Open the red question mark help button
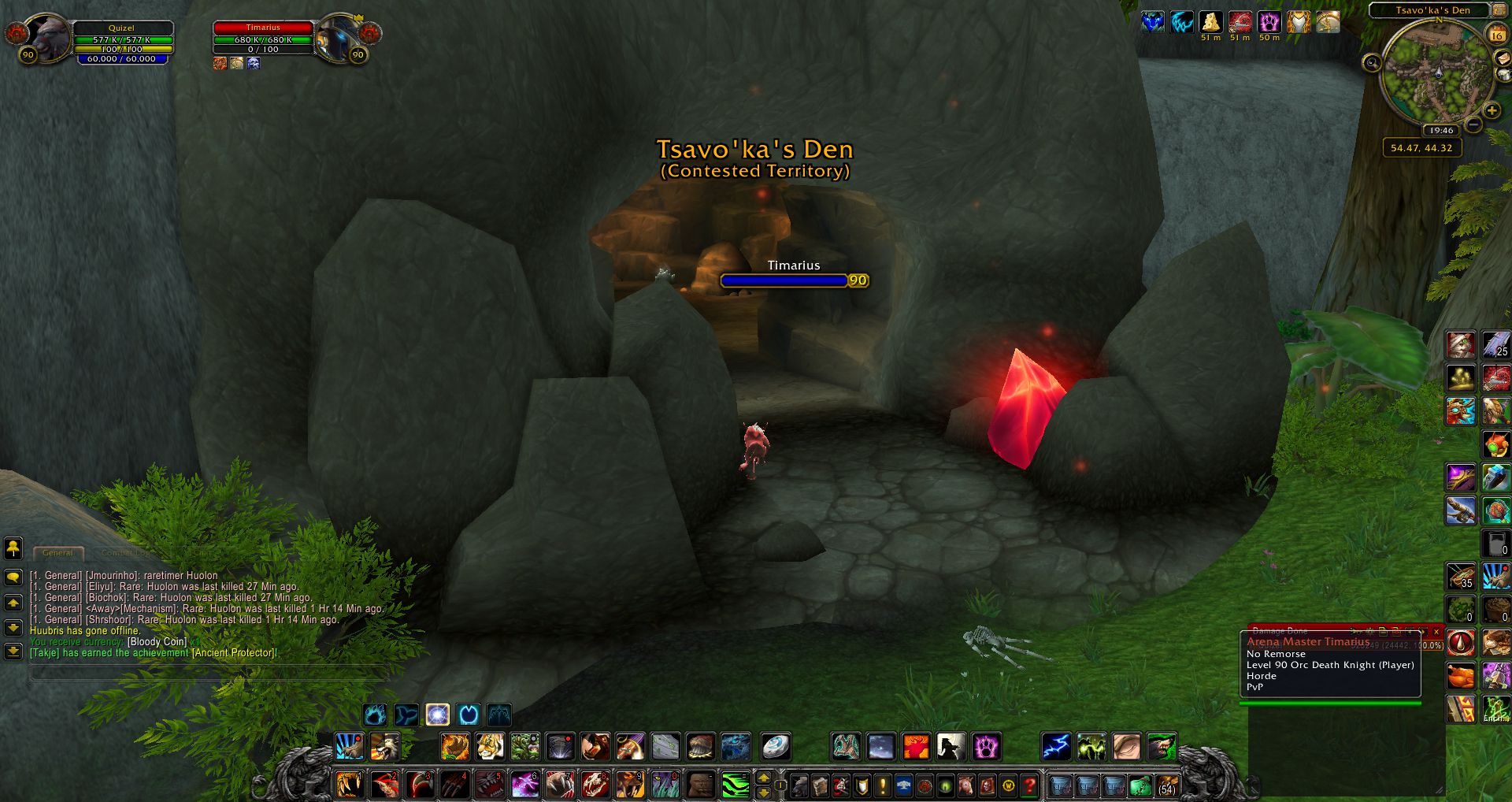This screenshot has height=802, width=1512. pos(1029,785)
